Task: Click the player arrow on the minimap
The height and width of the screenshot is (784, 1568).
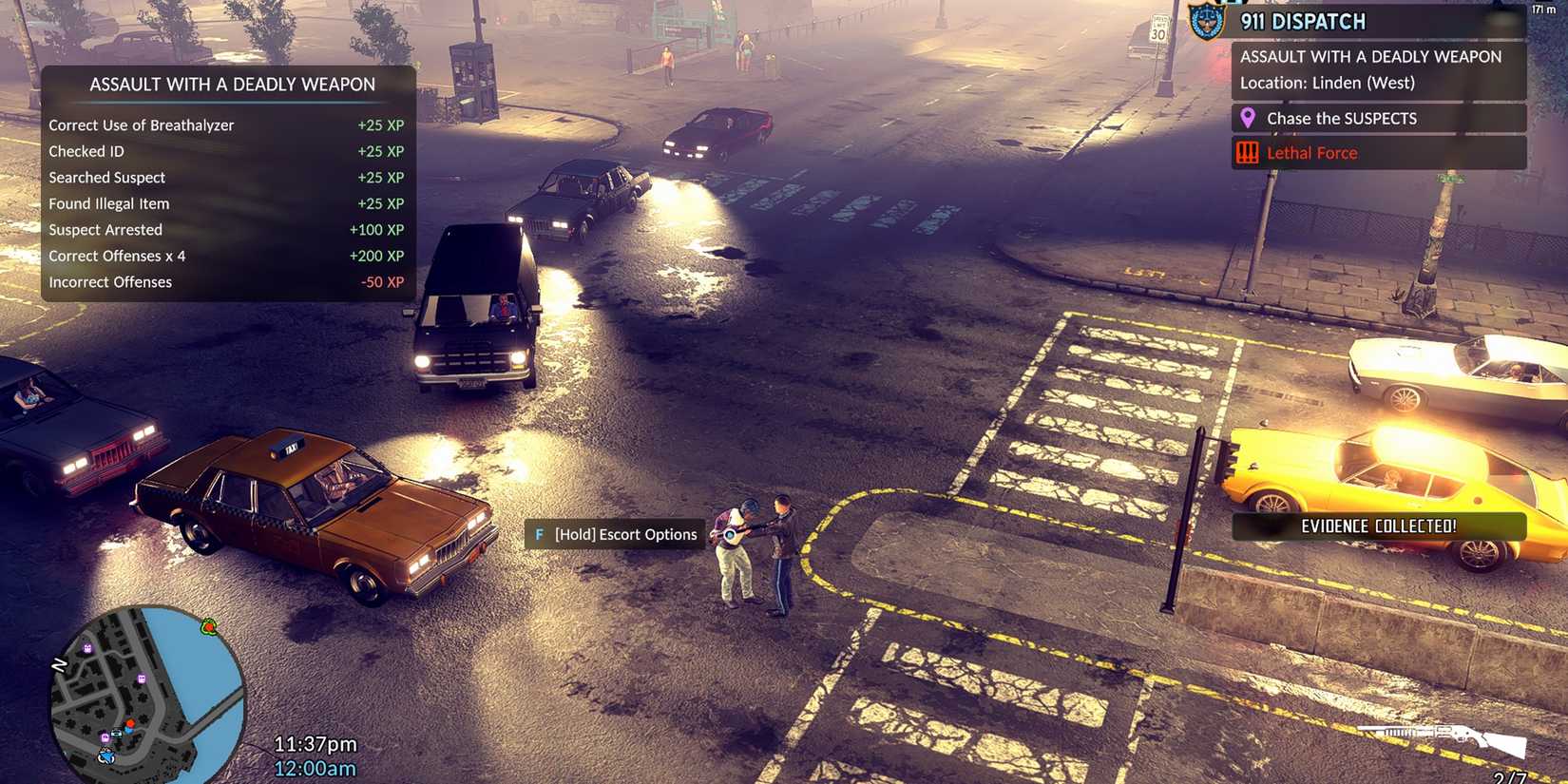Action: point(106,756)
